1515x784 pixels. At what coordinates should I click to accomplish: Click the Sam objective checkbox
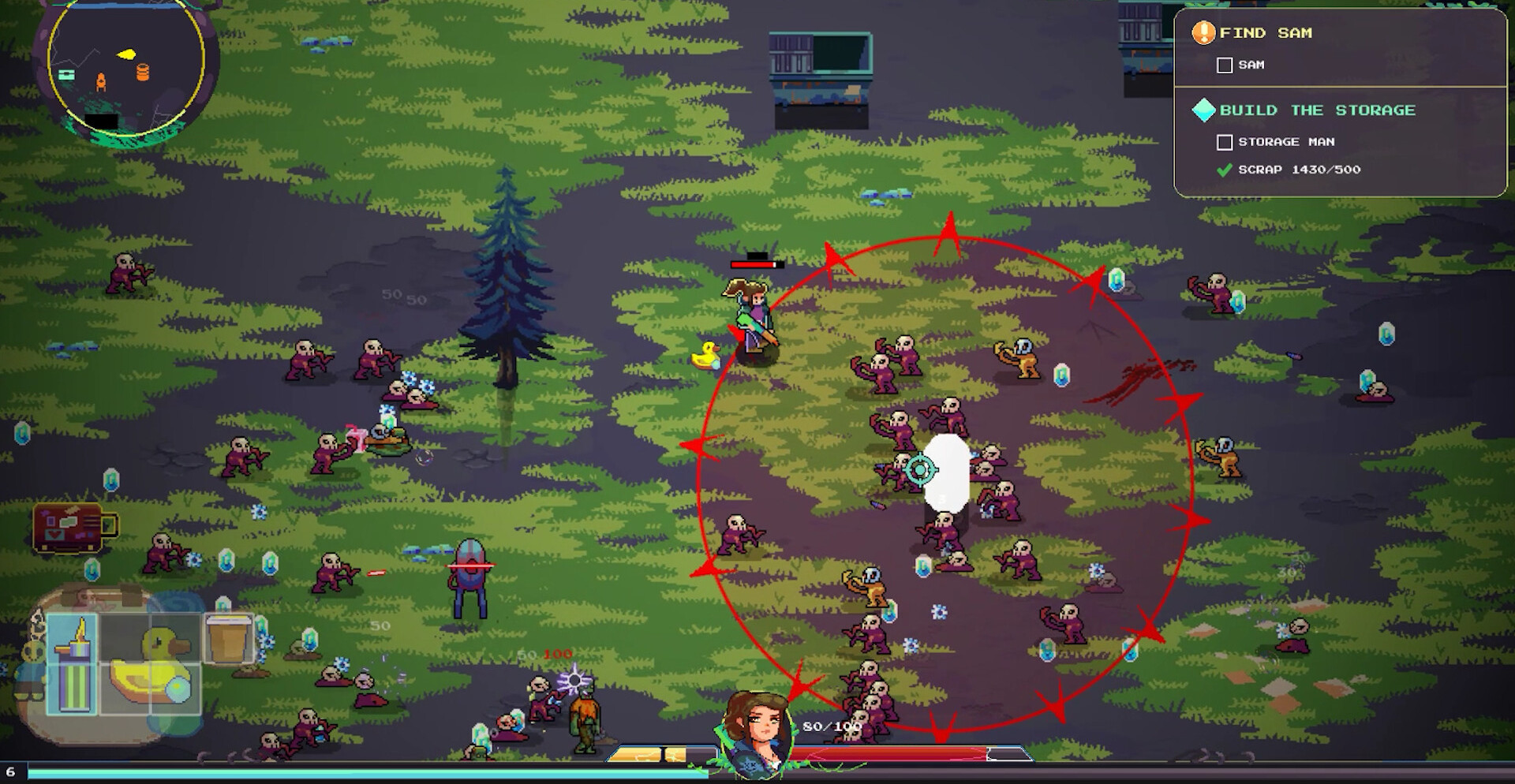click(x=1225, y=65)
